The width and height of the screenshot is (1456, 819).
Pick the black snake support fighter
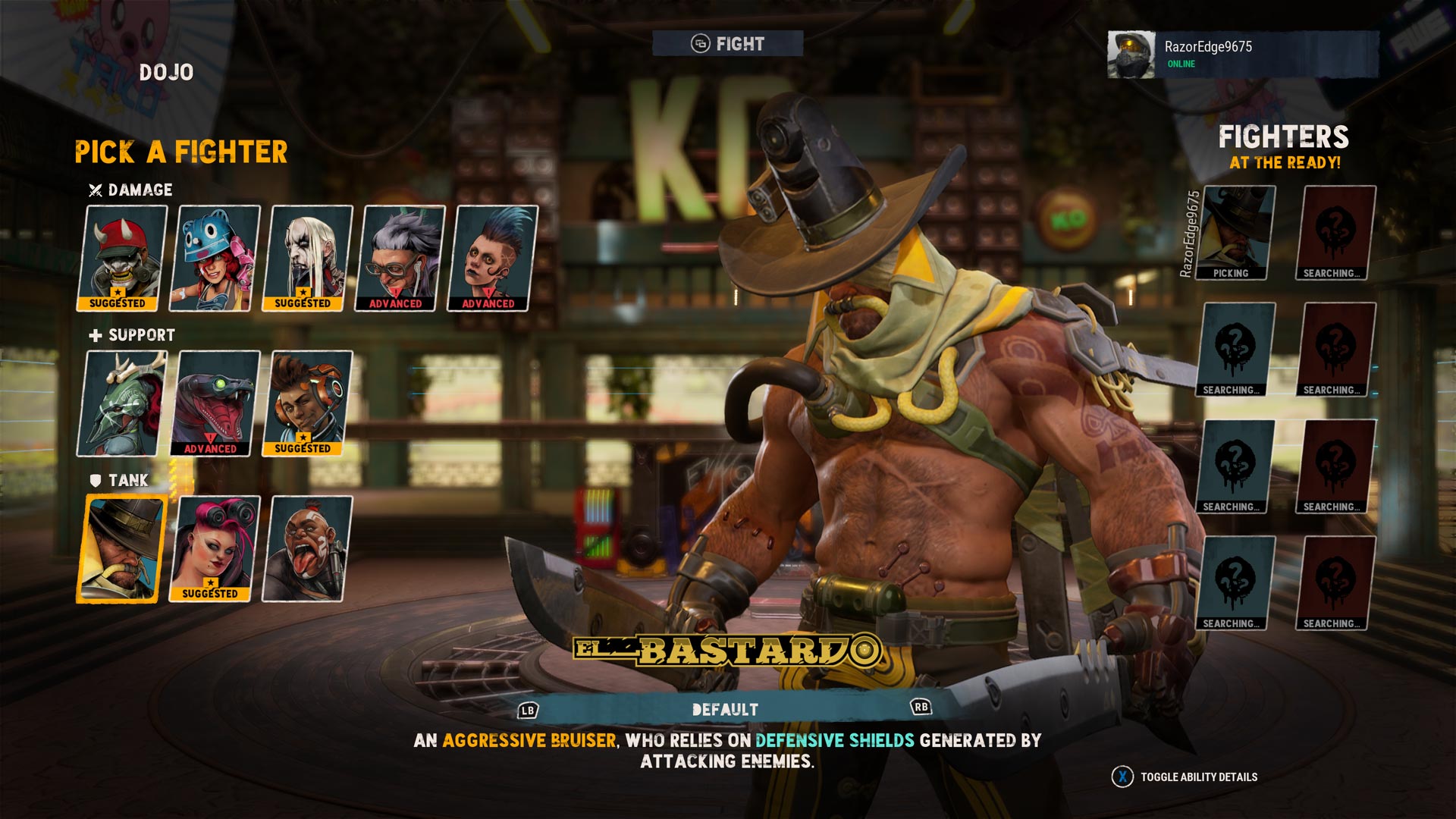click(215, 403)
